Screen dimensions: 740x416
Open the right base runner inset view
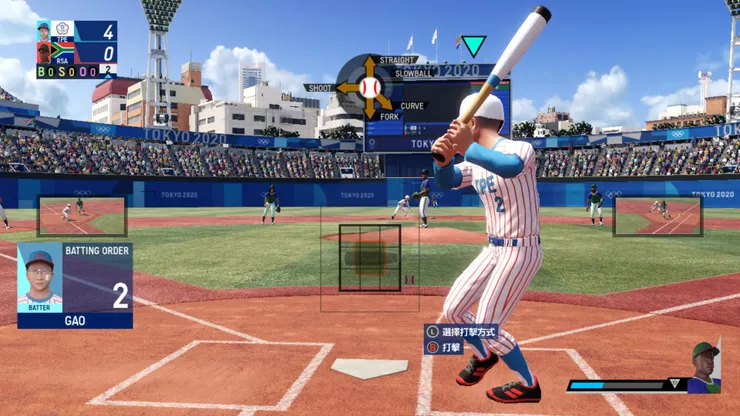pos(657,216)
